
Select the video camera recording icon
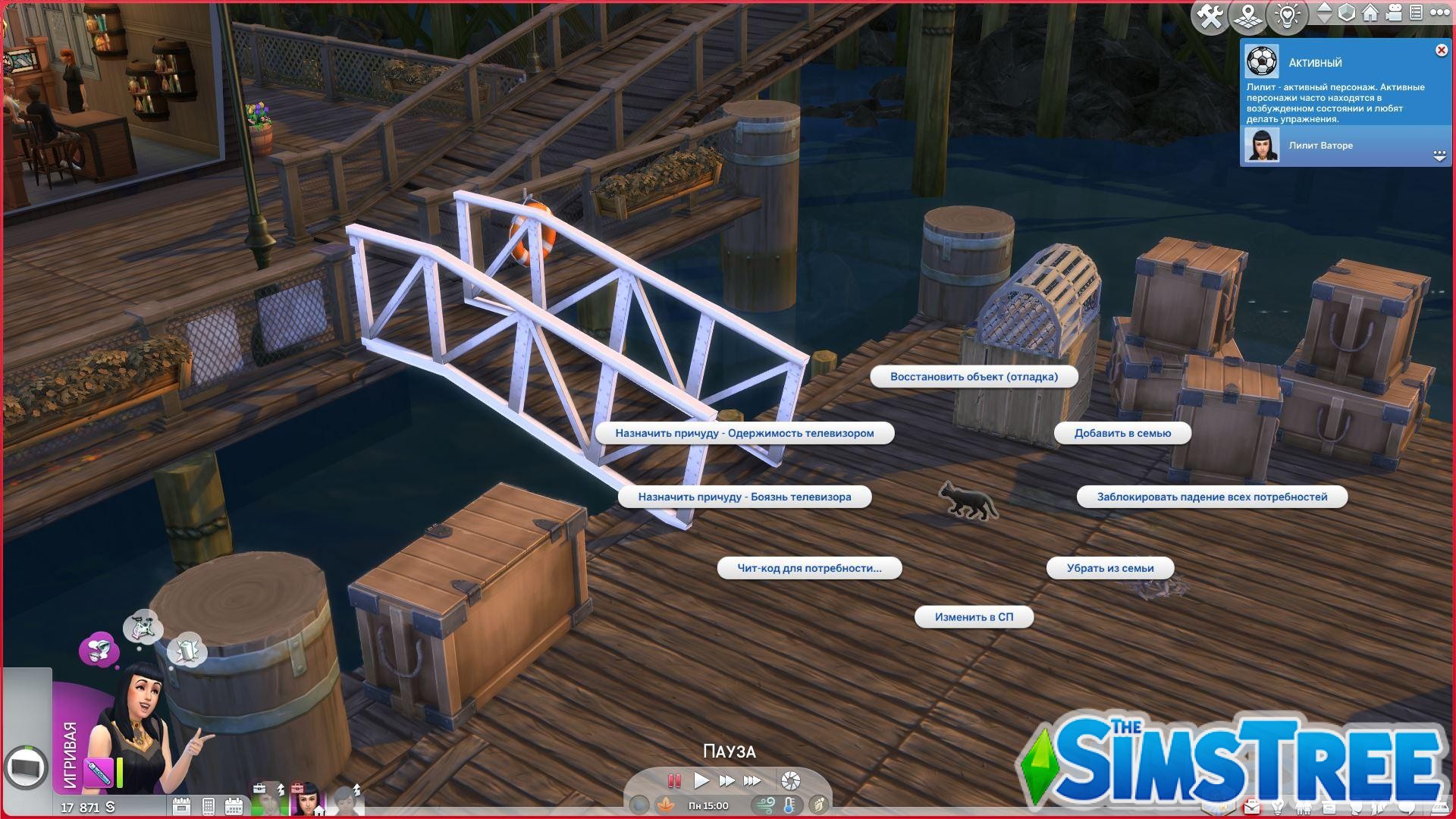tap(1393, 14)
